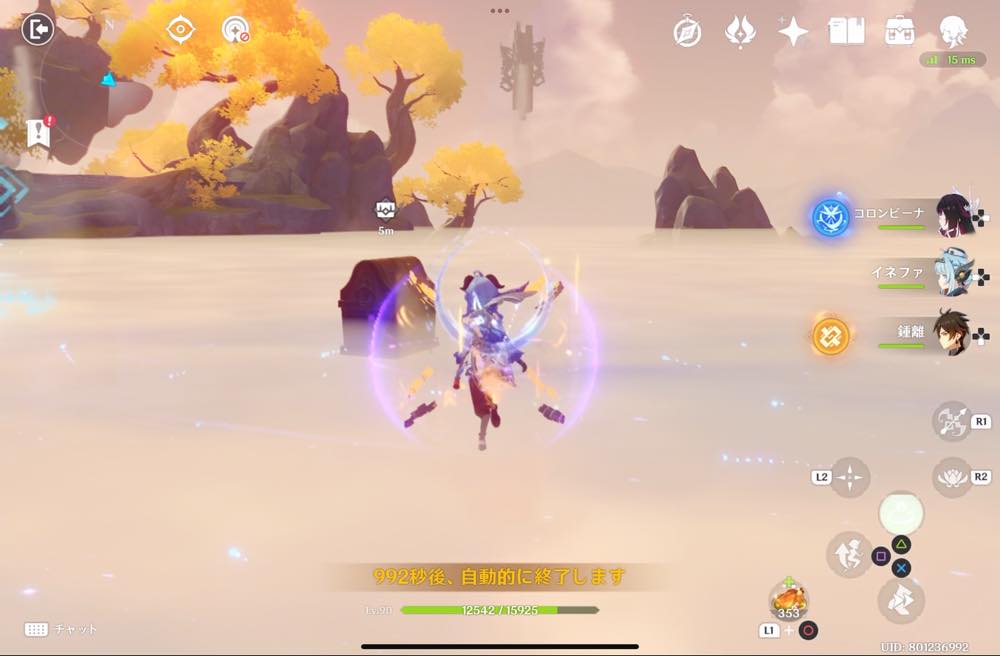Tap the climbing figure jump button

847,554
